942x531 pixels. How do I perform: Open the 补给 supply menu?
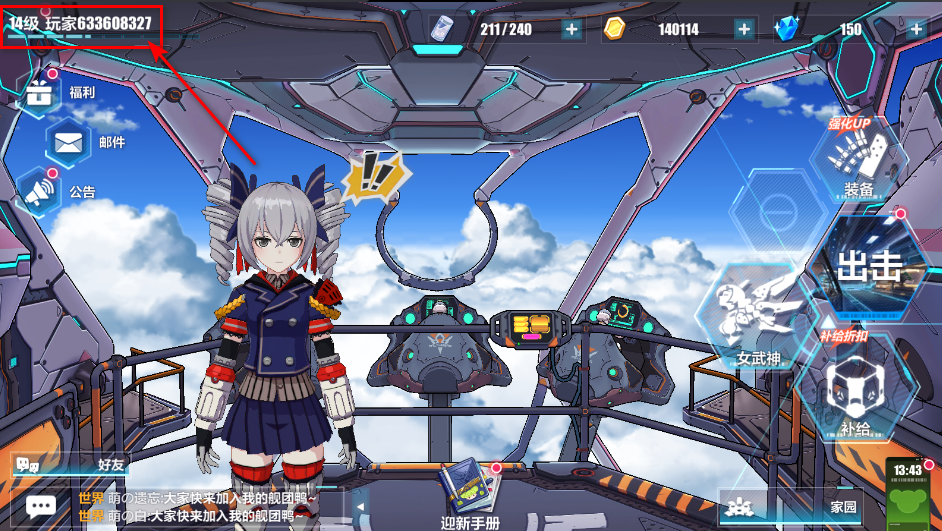click(856, 390)
